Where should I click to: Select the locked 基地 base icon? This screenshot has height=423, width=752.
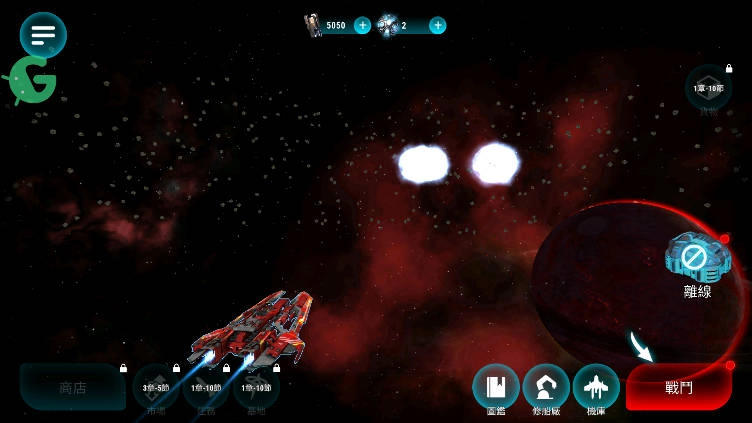tap(256, 388)
